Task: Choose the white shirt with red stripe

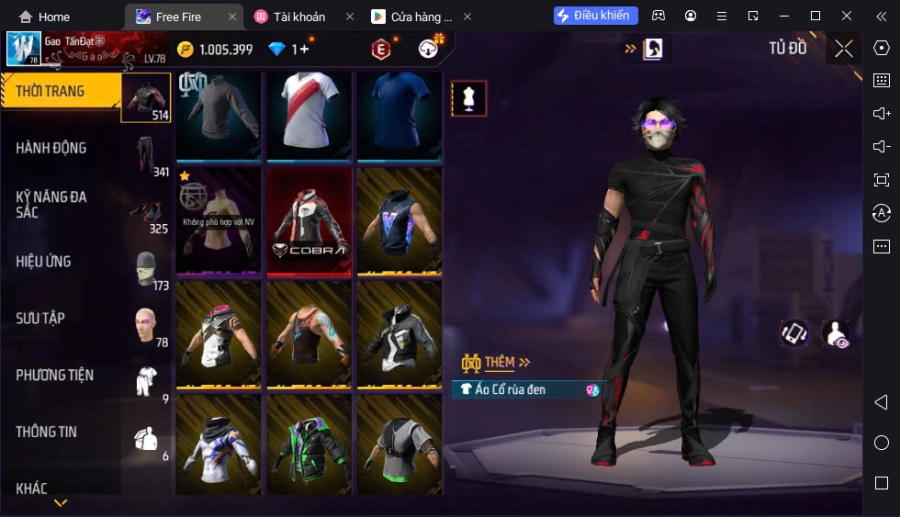Action: [x=309, y=113]
